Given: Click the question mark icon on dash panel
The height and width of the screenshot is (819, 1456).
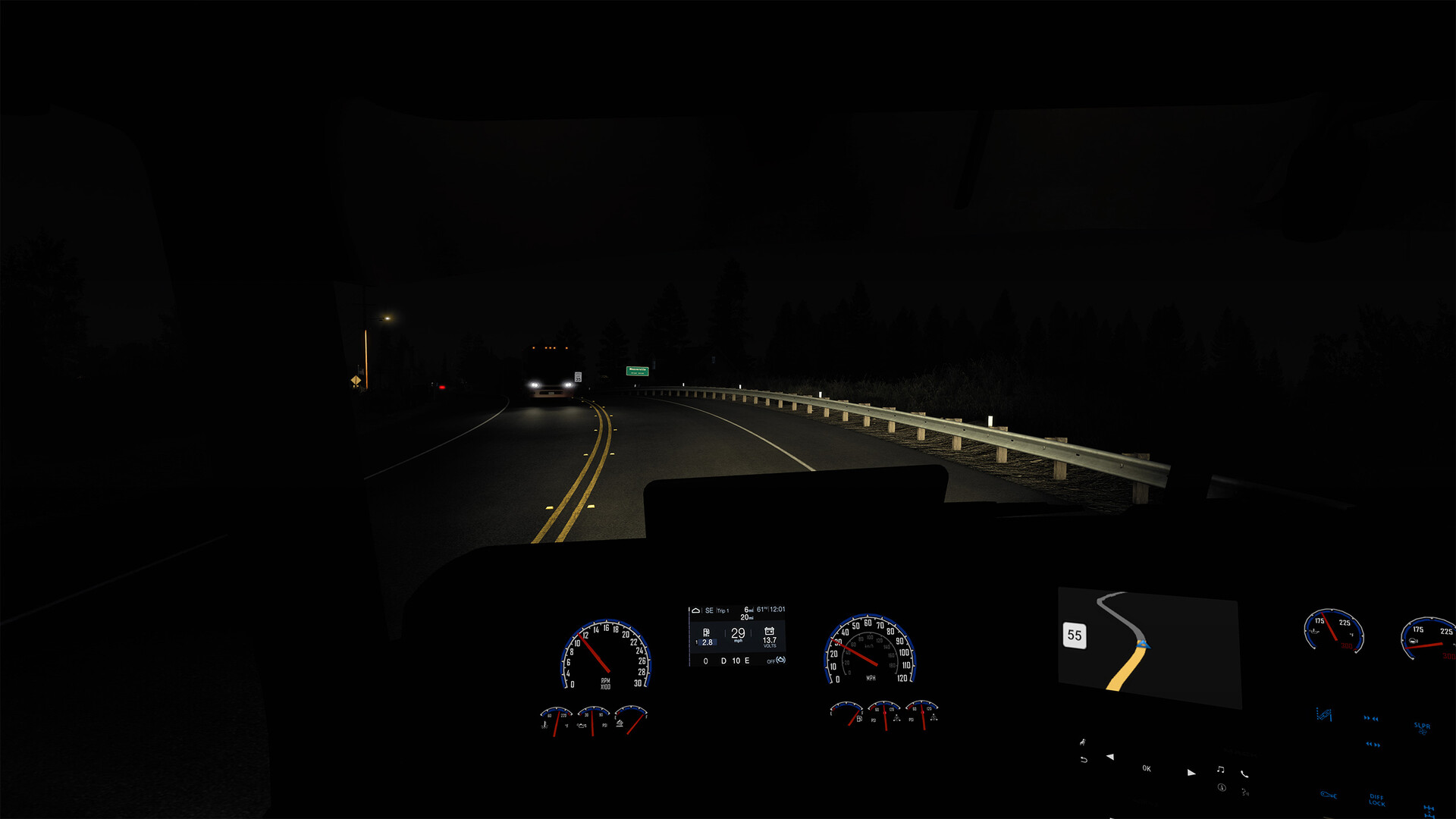Looking at the screenshot, I should coord(1244,792).
